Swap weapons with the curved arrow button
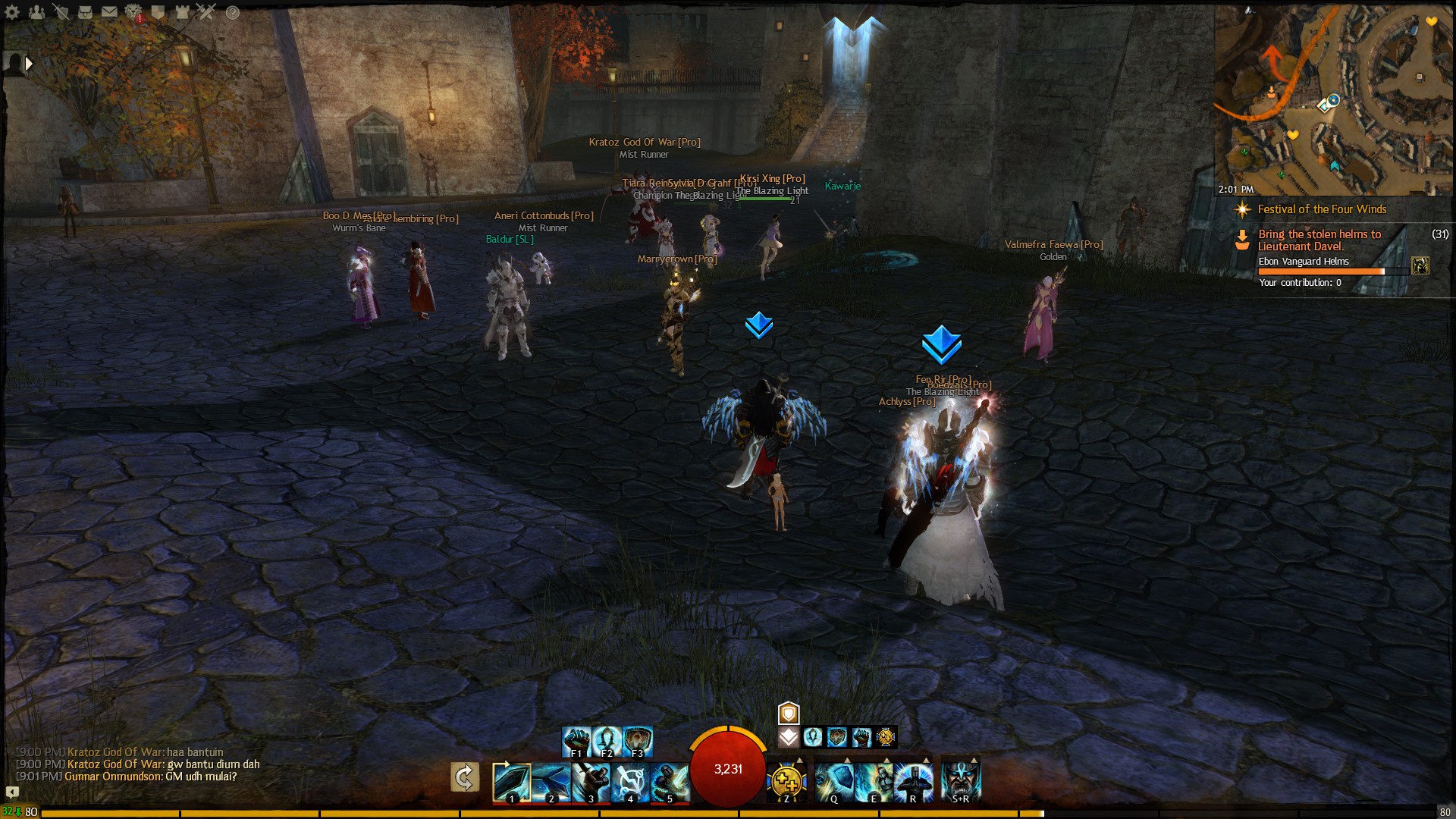This screenshot has width=1456, height=819. click(464, 777)
